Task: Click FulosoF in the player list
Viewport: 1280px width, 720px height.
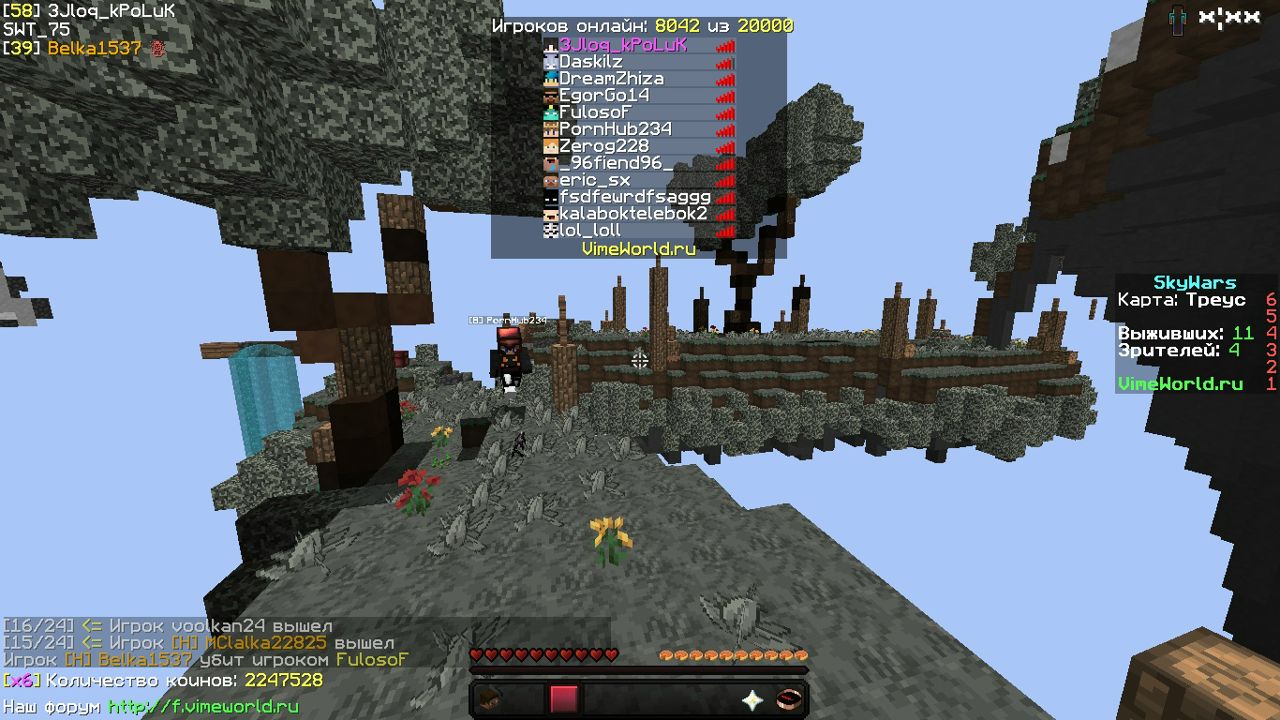Action: [x=595, y=113]
